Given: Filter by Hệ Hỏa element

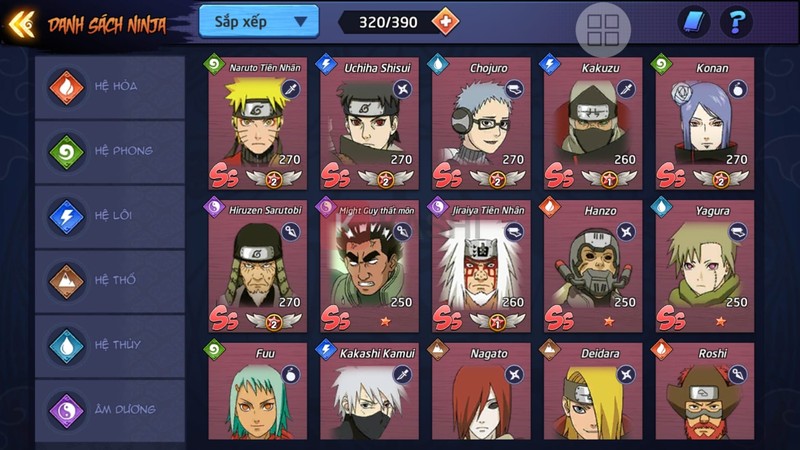Looking at the screenshot, I should coord(110,87).
